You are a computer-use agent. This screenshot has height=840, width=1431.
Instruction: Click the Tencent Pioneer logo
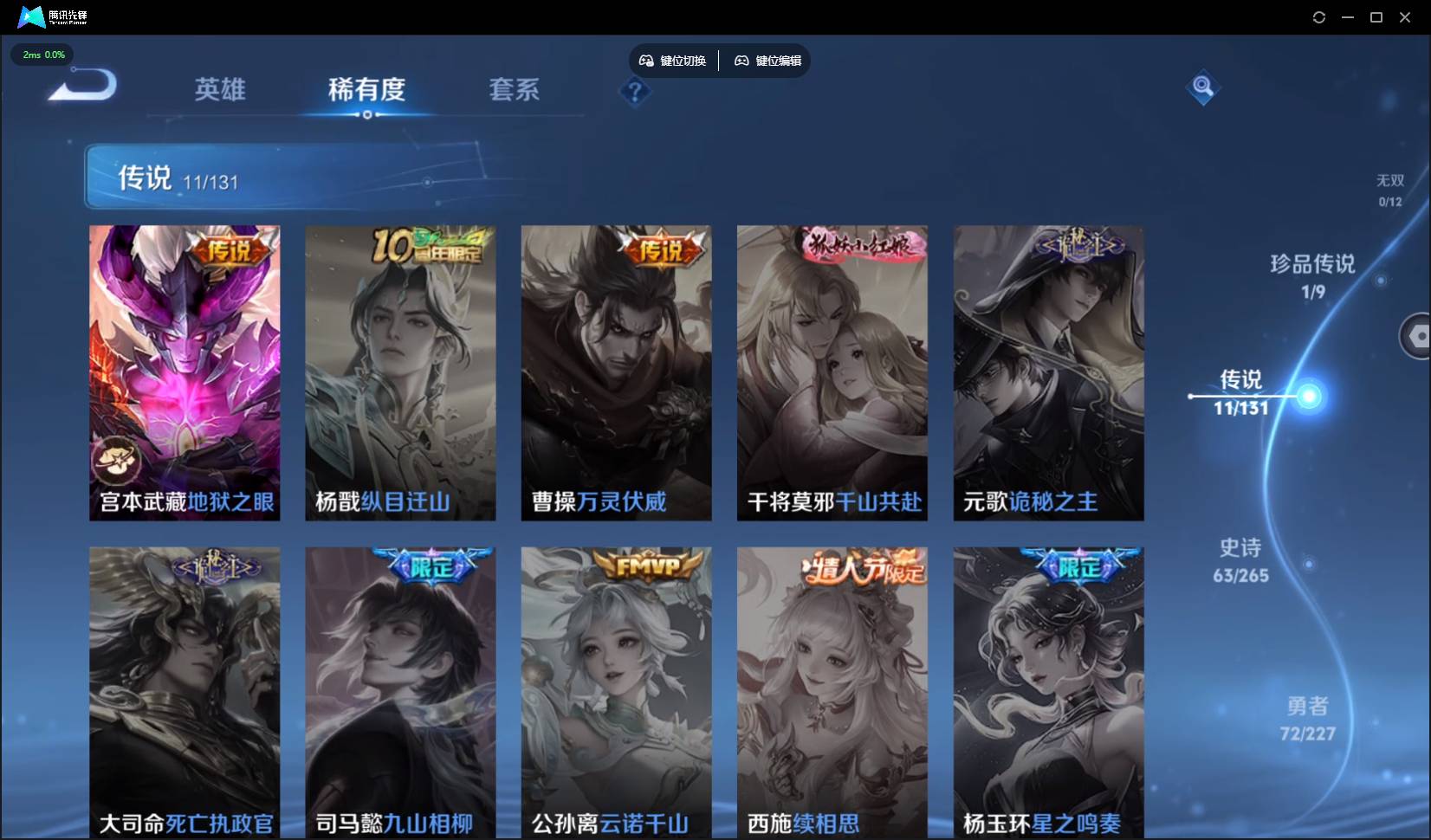(30, 16)
